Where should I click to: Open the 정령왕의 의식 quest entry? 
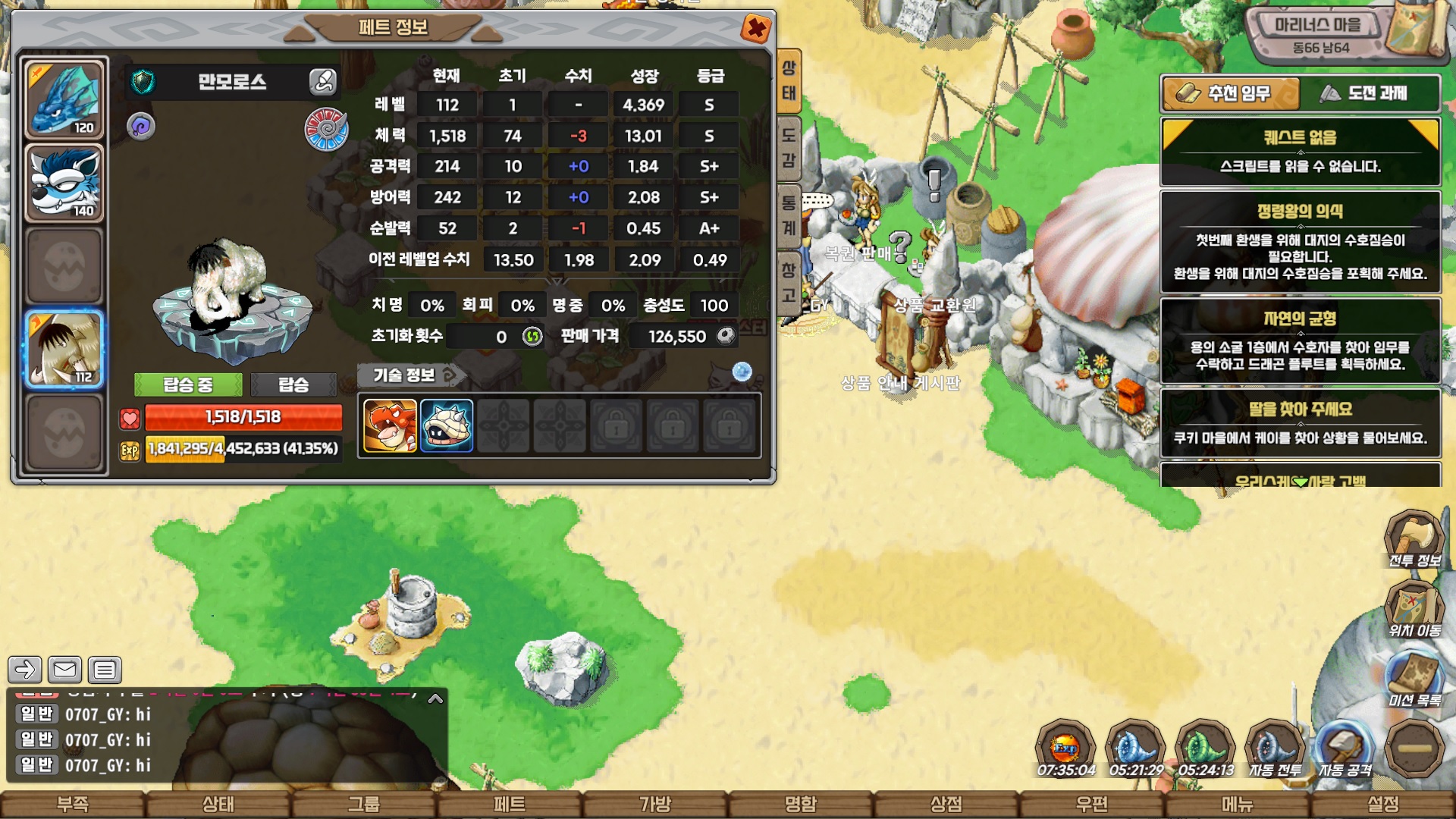1300,242
